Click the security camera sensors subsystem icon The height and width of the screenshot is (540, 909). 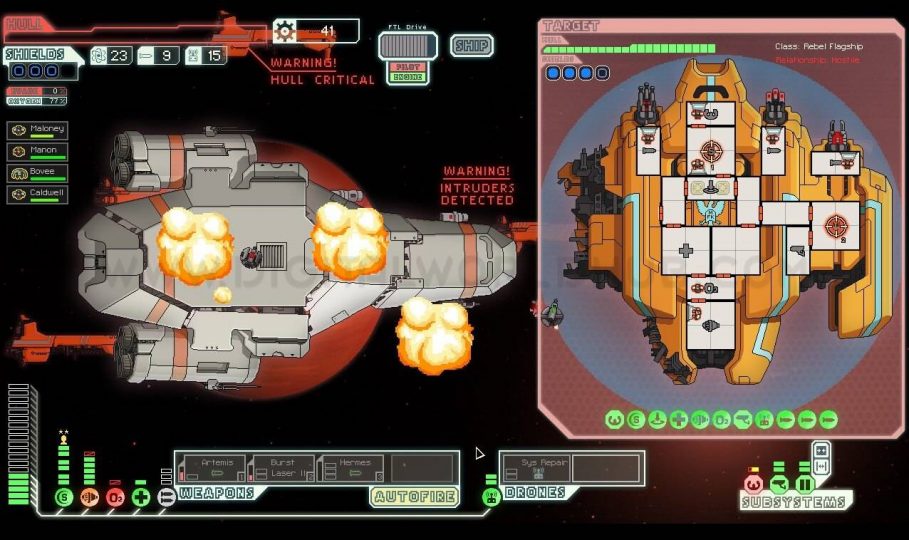pos(779,484)
